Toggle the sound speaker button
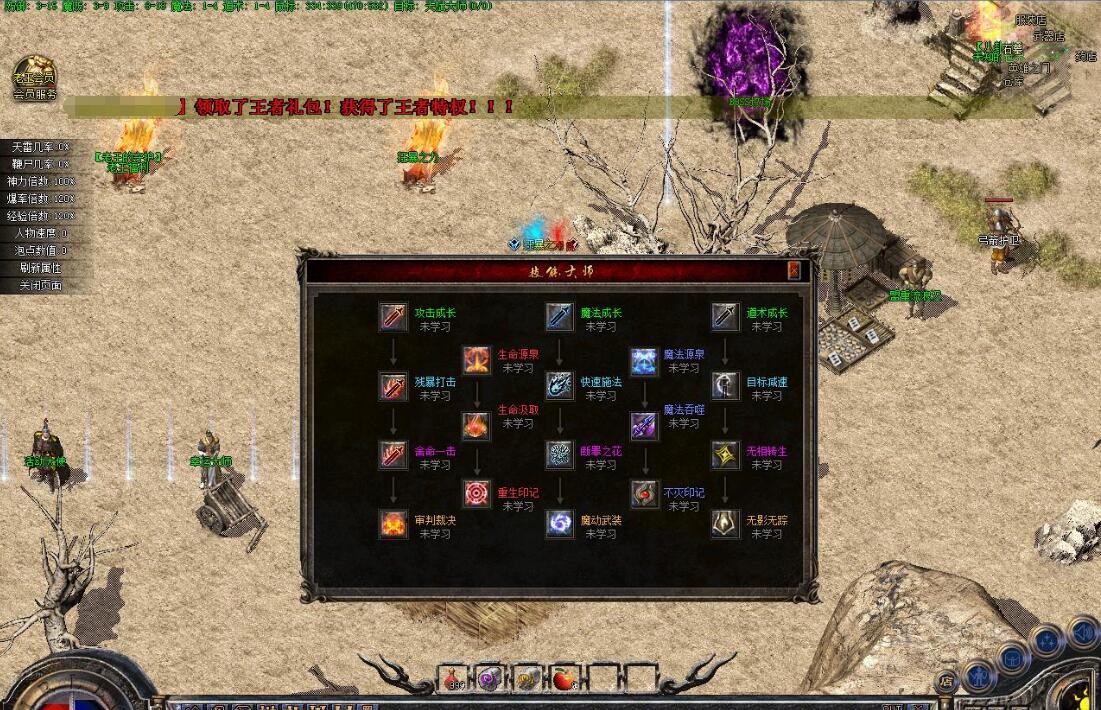The height and width of the screenshot is (710, 1101). click(1082, 631)
